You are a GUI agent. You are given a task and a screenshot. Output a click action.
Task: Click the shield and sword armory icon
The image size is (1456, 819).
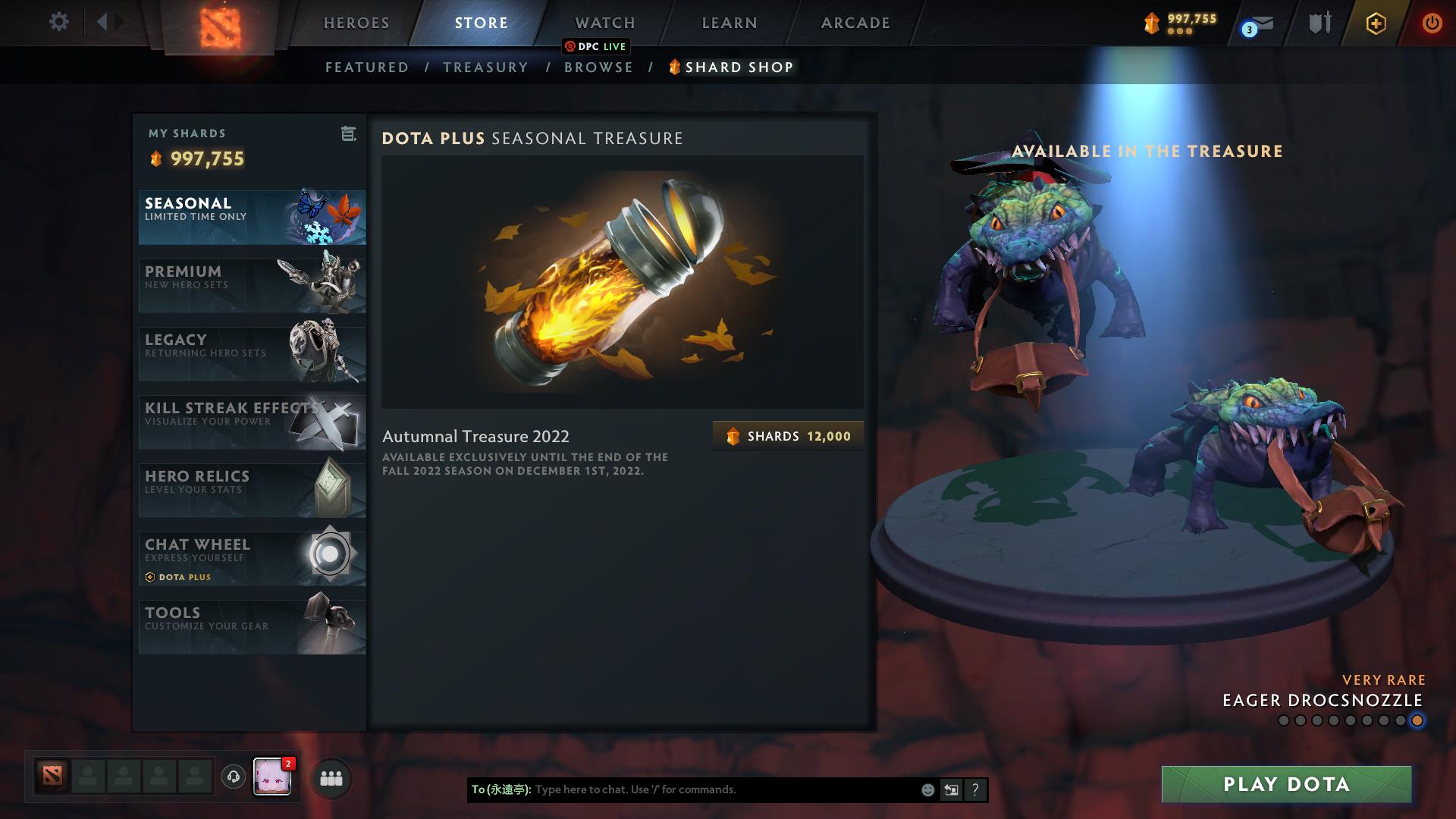1319,23
